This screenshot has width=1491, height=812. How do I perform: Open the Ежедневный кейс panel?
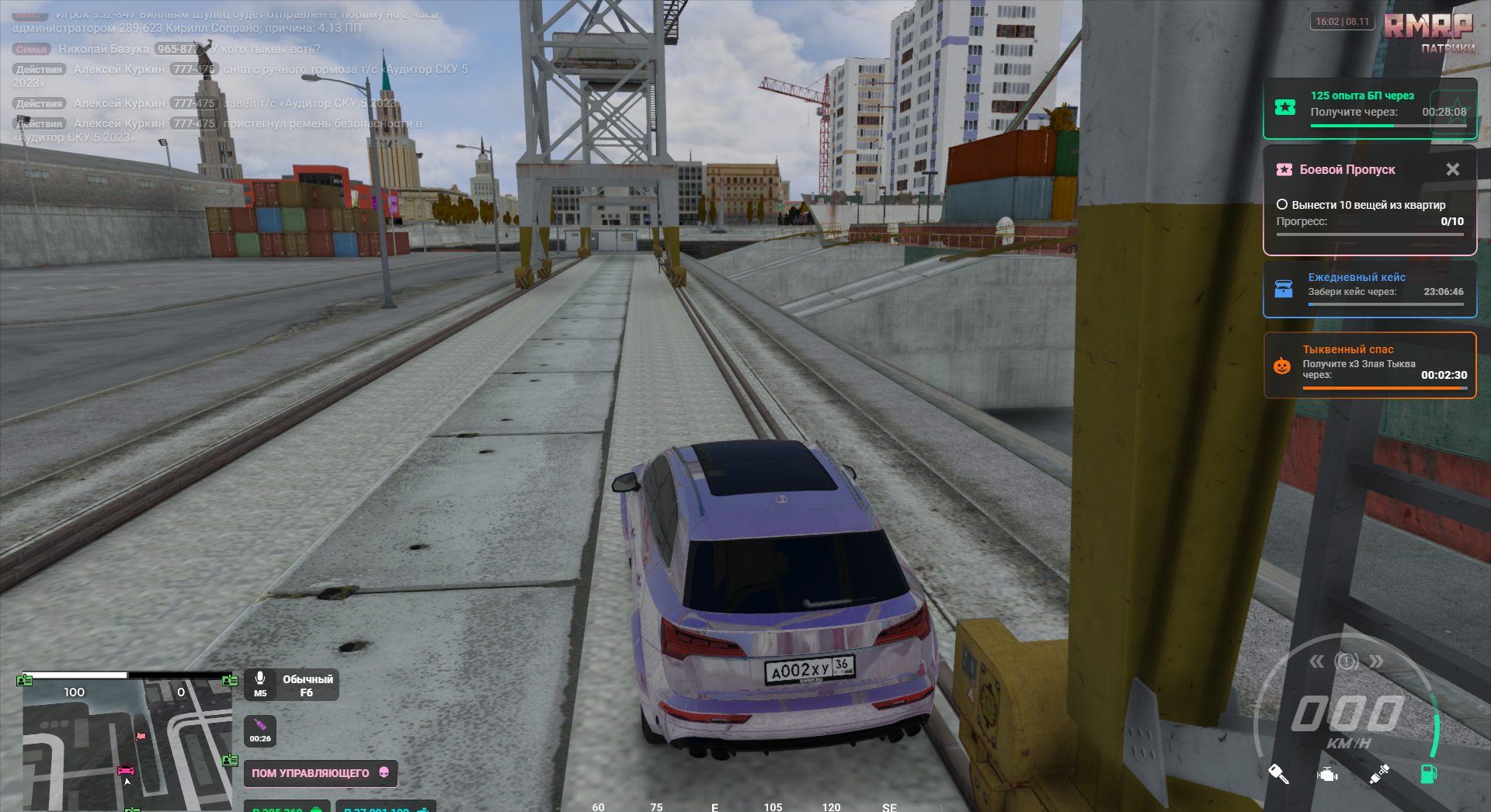pos(1369,289)
